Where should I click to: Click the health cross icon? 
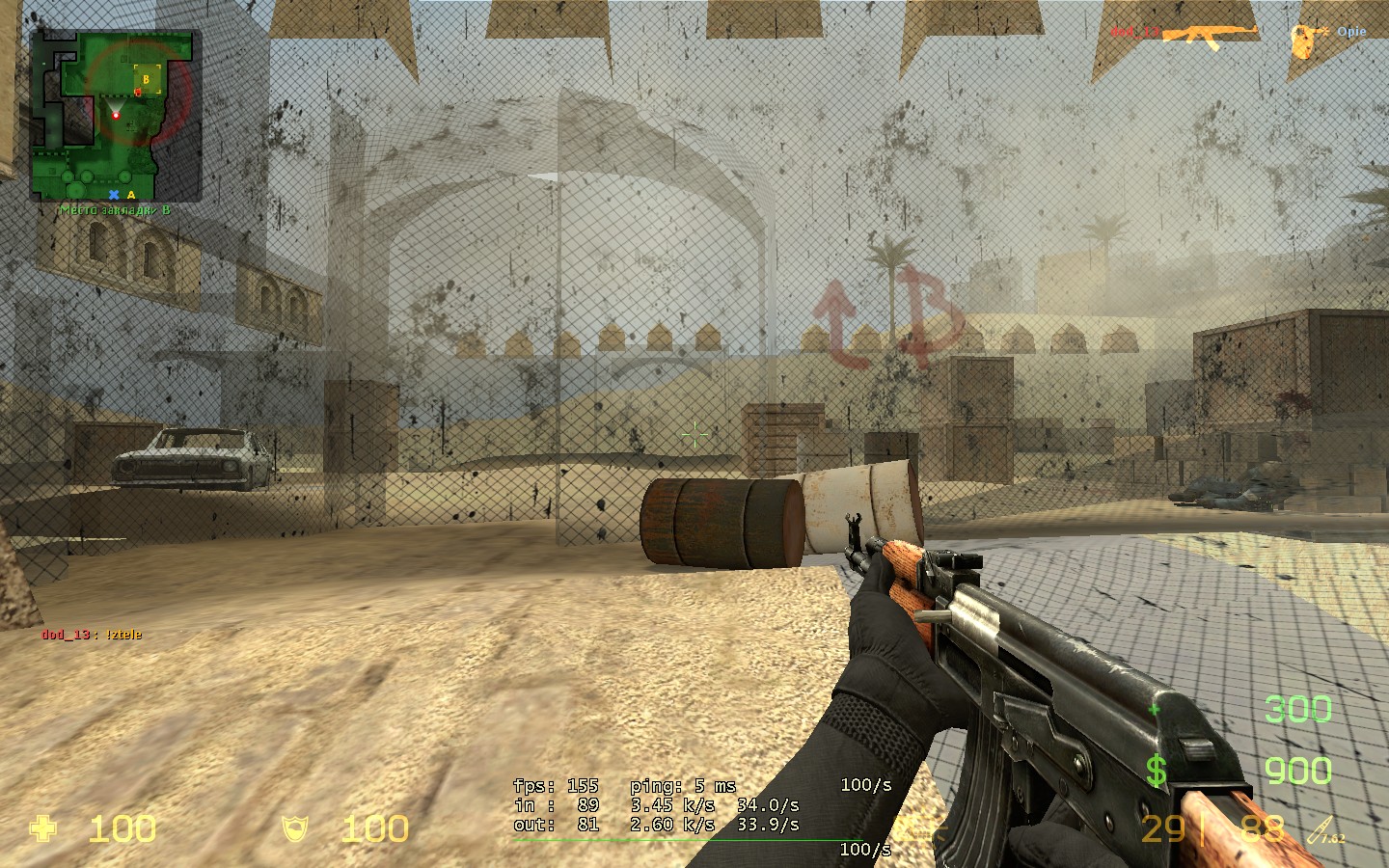pos(43,828)
